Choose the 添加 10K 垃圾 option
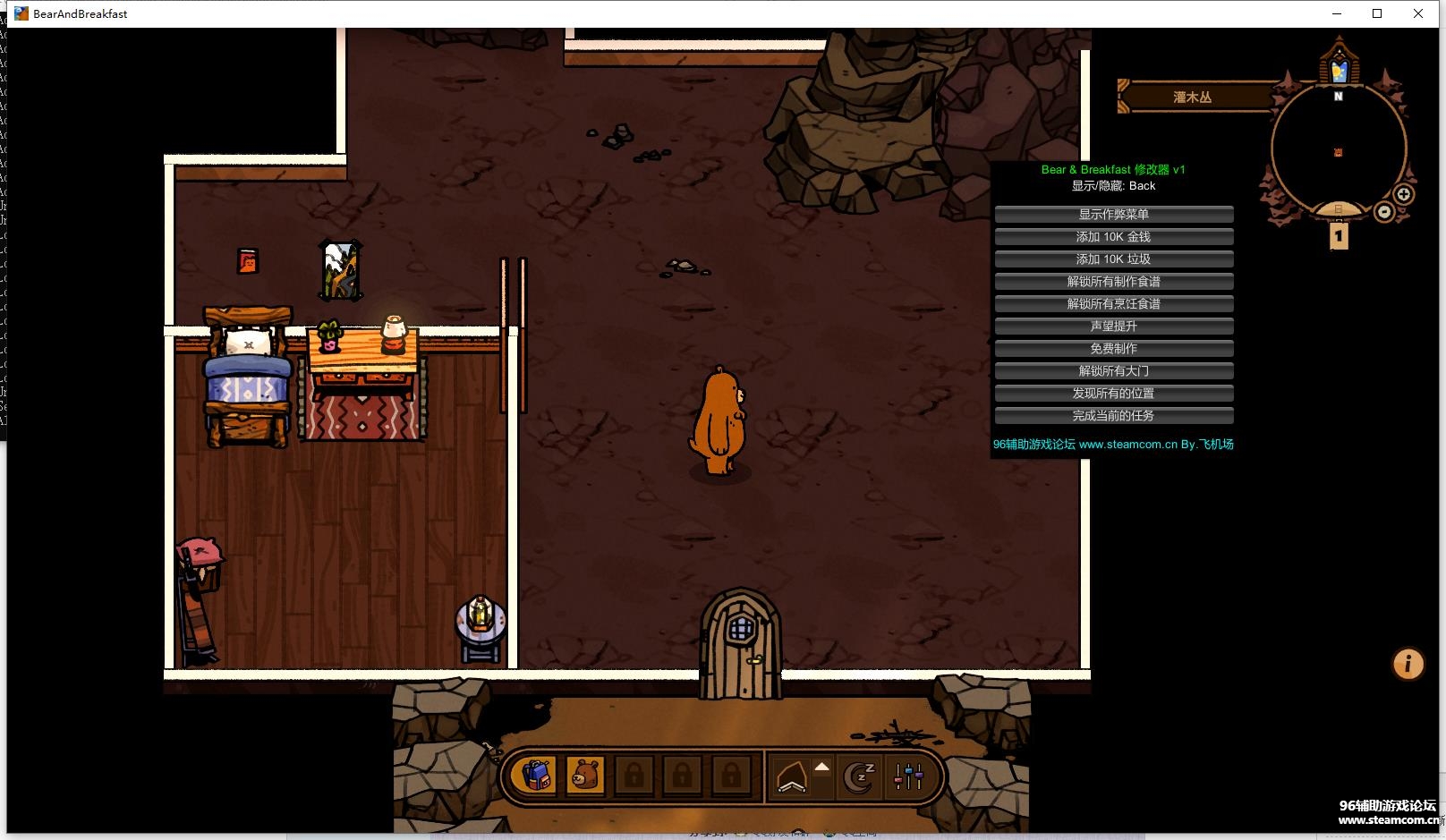This screenshot has height=840, width=1446. pos(1113,259)
